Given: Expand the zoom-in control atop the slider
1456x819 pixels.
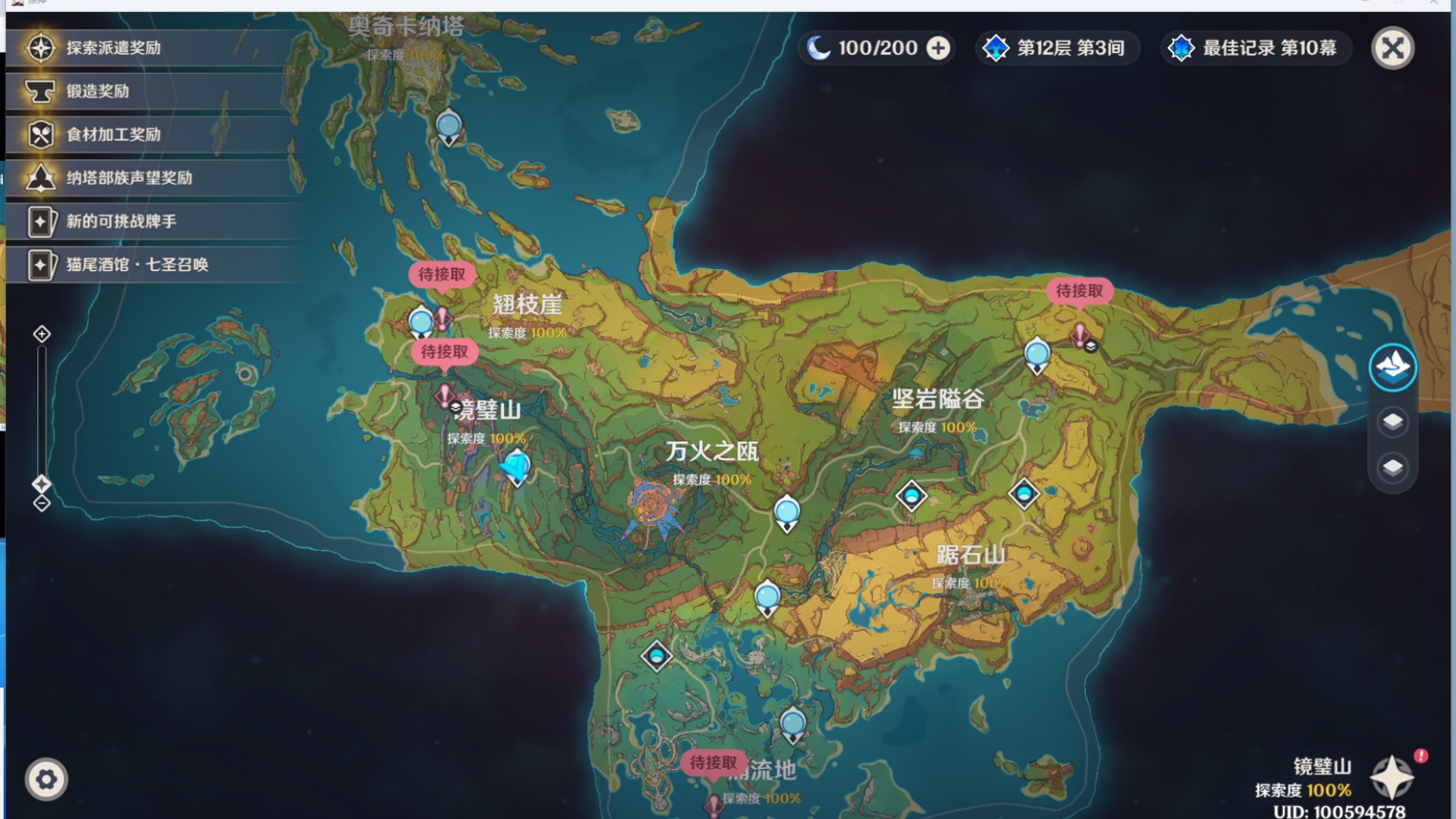Looking at the screenshot, I should pyautogui.click(x=42, y=332).
